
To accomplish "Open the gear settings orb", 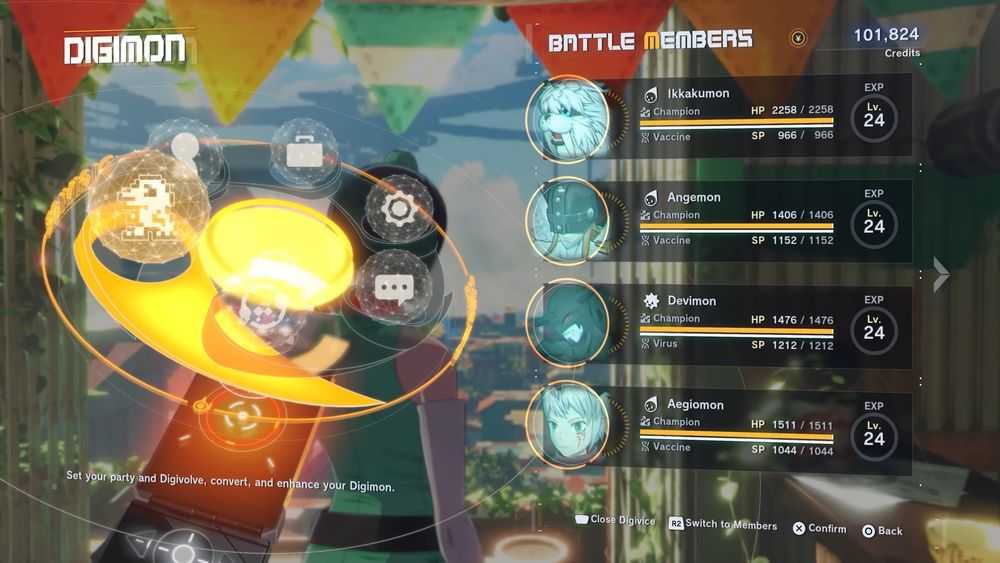I will [x=398, y=208].
